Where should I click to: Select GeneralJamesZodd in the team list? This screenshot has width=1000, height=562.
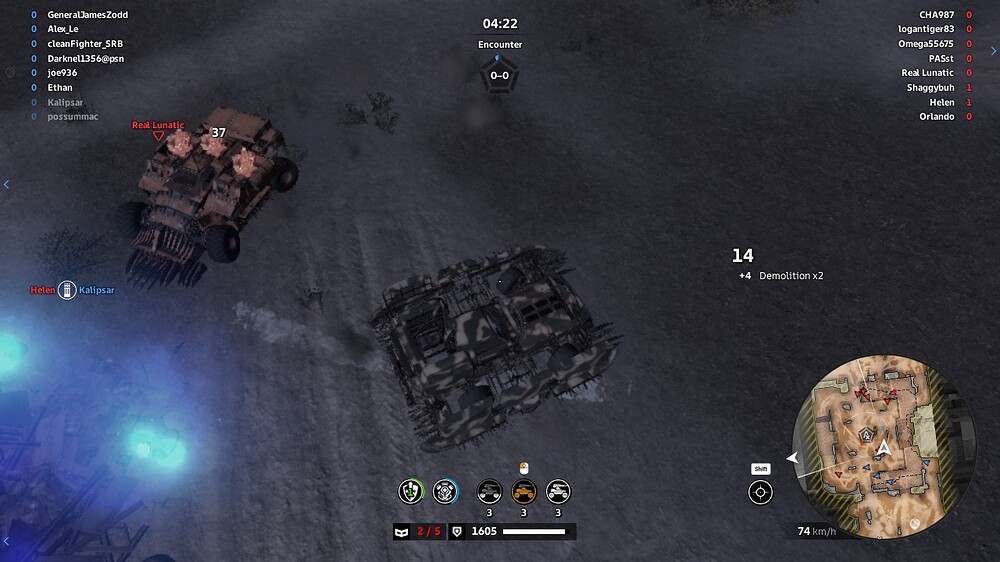(x=87, y=15)
